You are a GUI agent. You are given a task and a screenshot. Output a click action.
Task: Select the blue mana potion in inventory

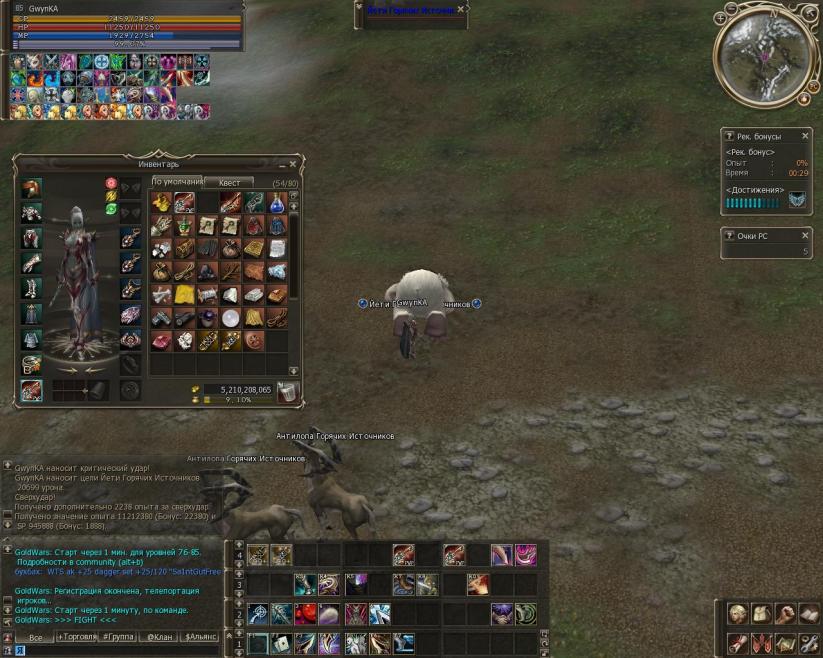point(277,203)
